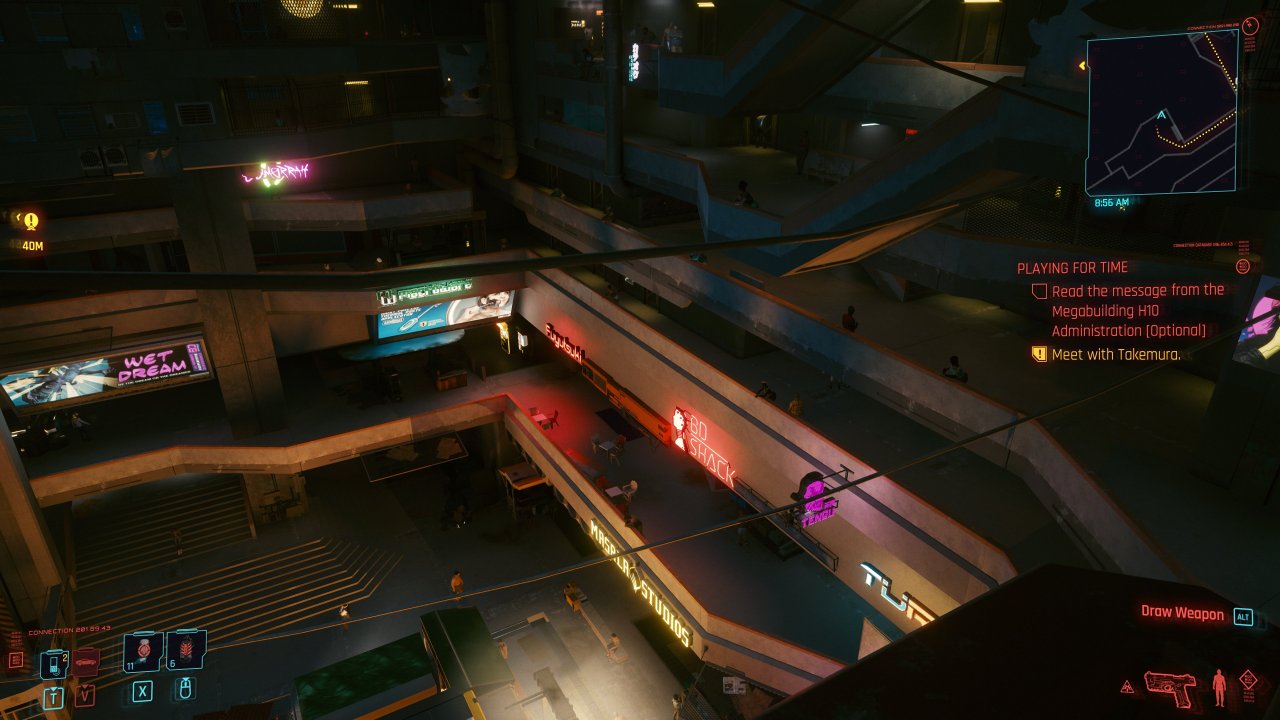
Task: Click the grenade icon showing count 6
Action: tap(185, 650)
